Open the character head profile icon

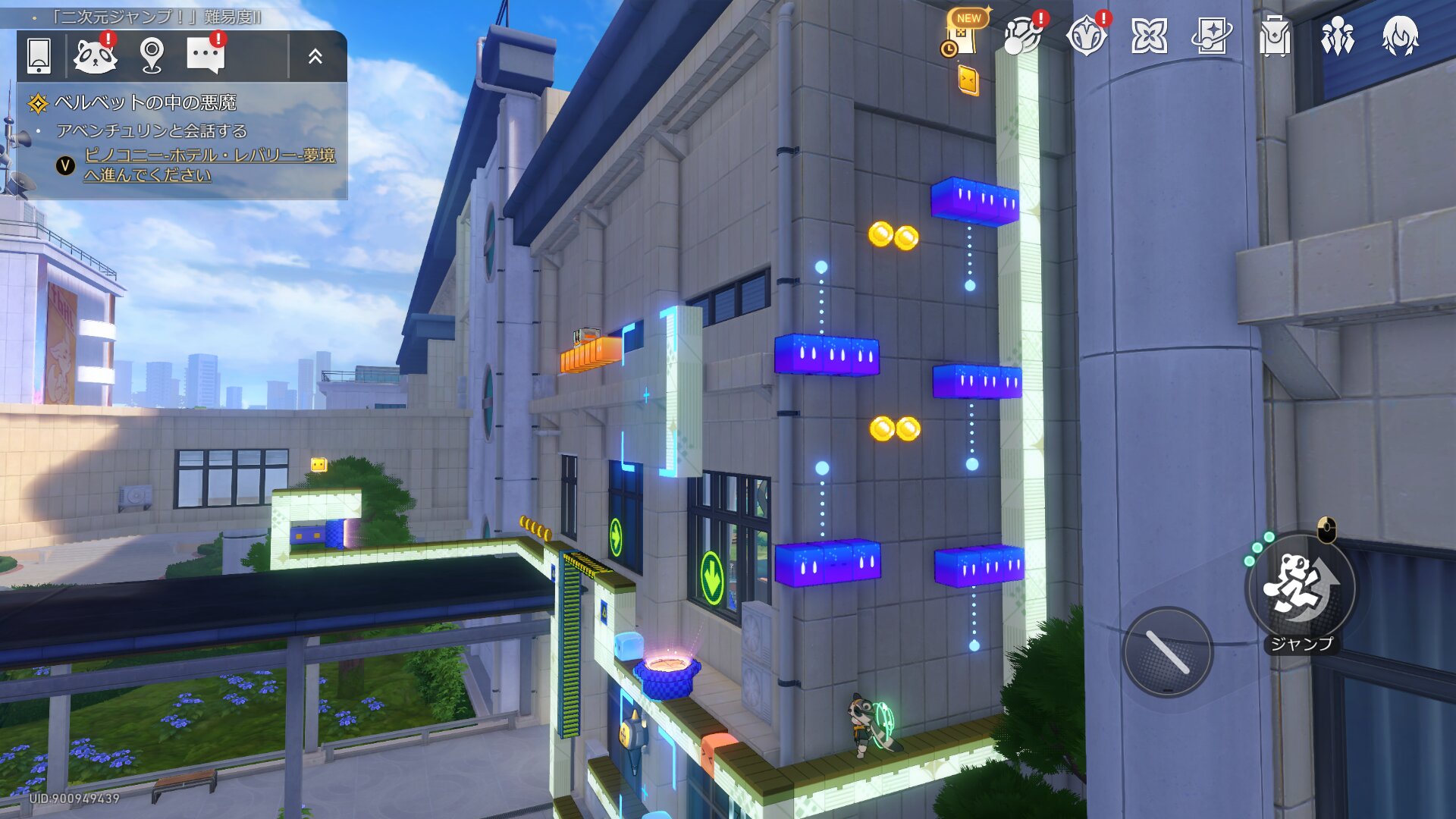(1400, 36)
